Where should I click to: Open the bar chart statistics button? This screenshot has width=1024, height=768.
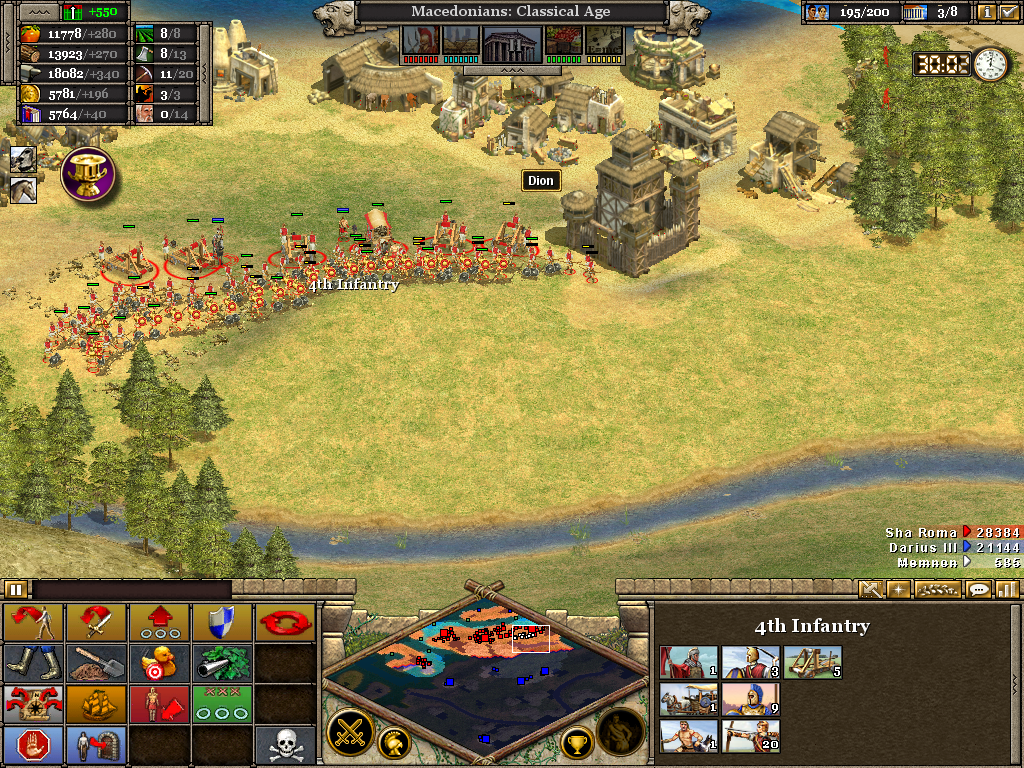[1006, 589]
